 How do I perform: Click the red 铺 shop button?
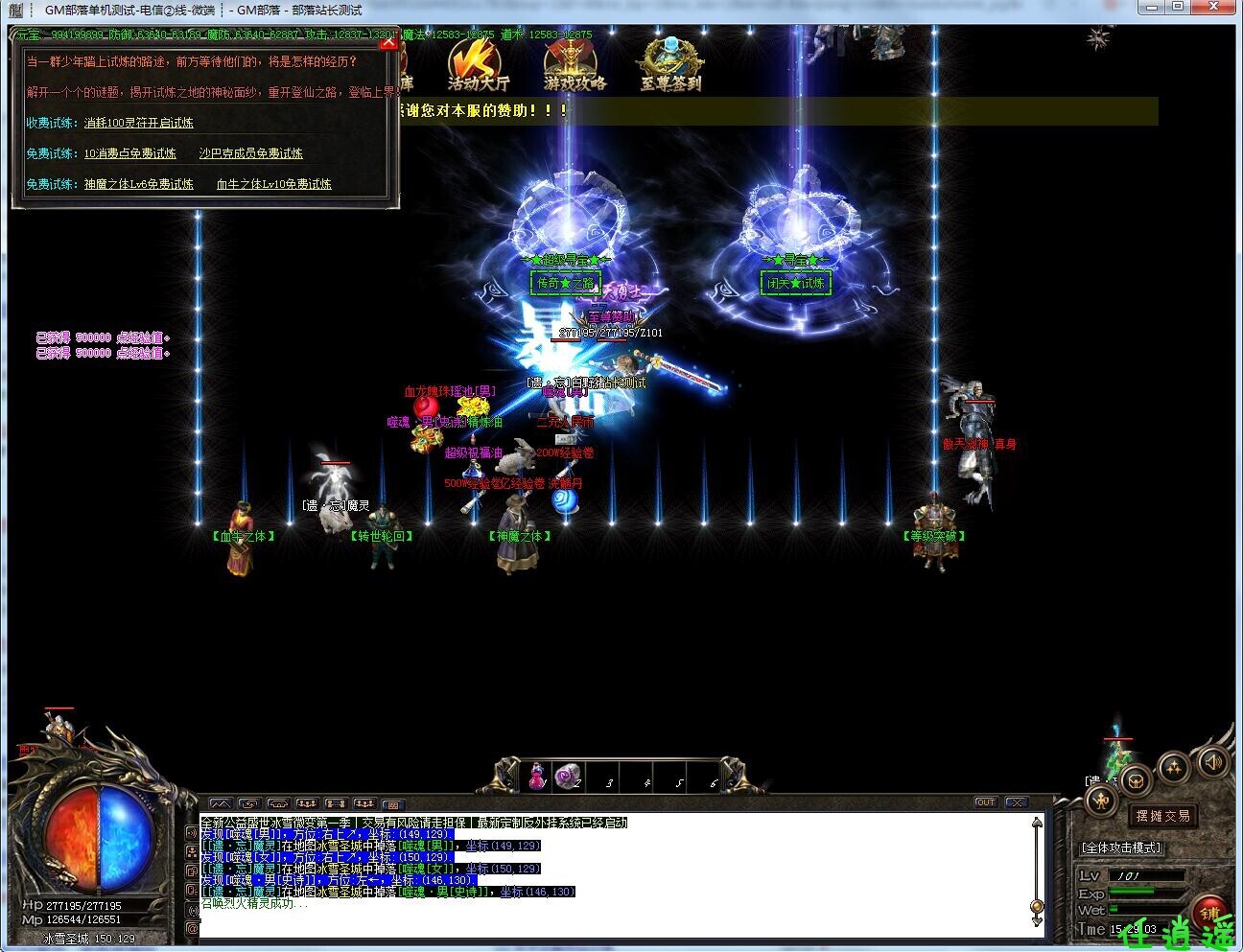(x=1210, y=913)
